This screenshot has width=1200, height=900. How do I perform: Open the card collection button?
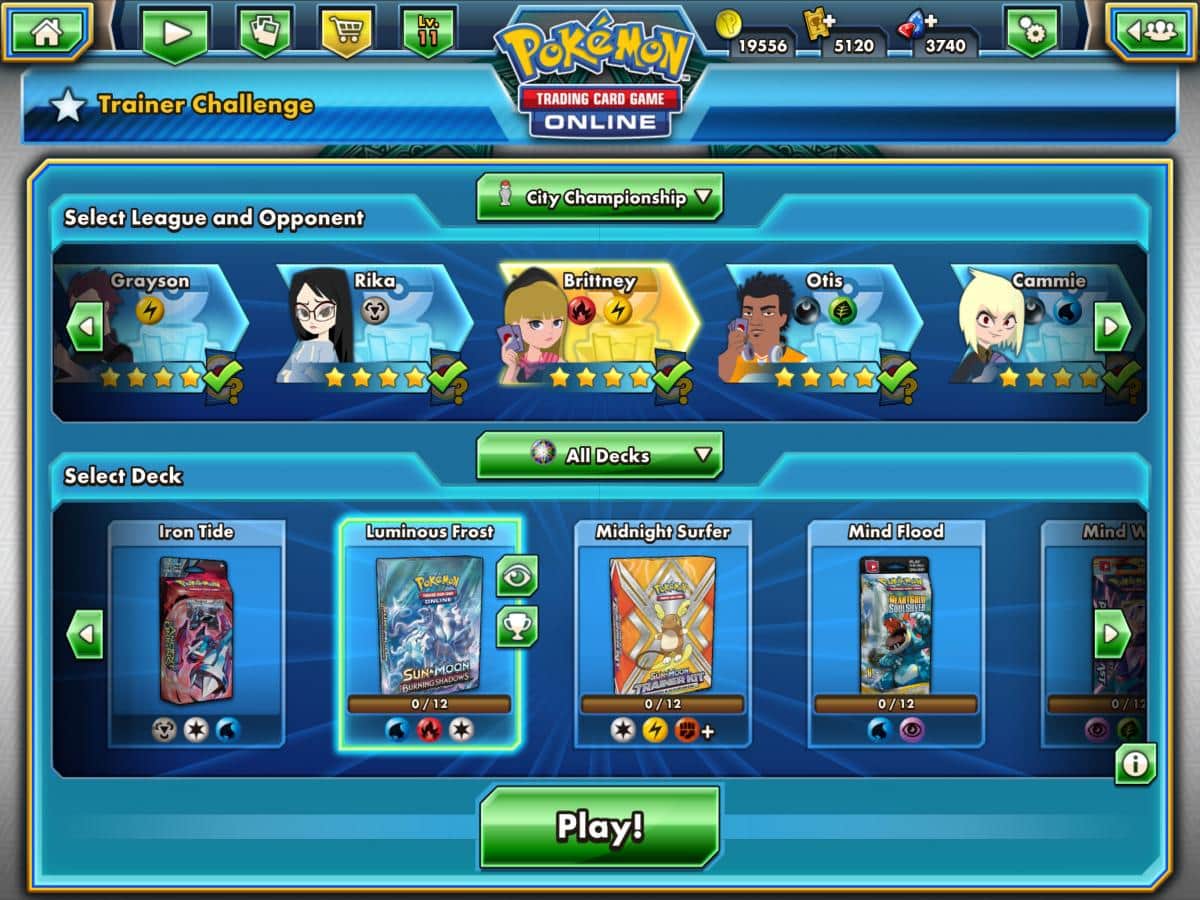pyautogui.click(x=265, y=31)
